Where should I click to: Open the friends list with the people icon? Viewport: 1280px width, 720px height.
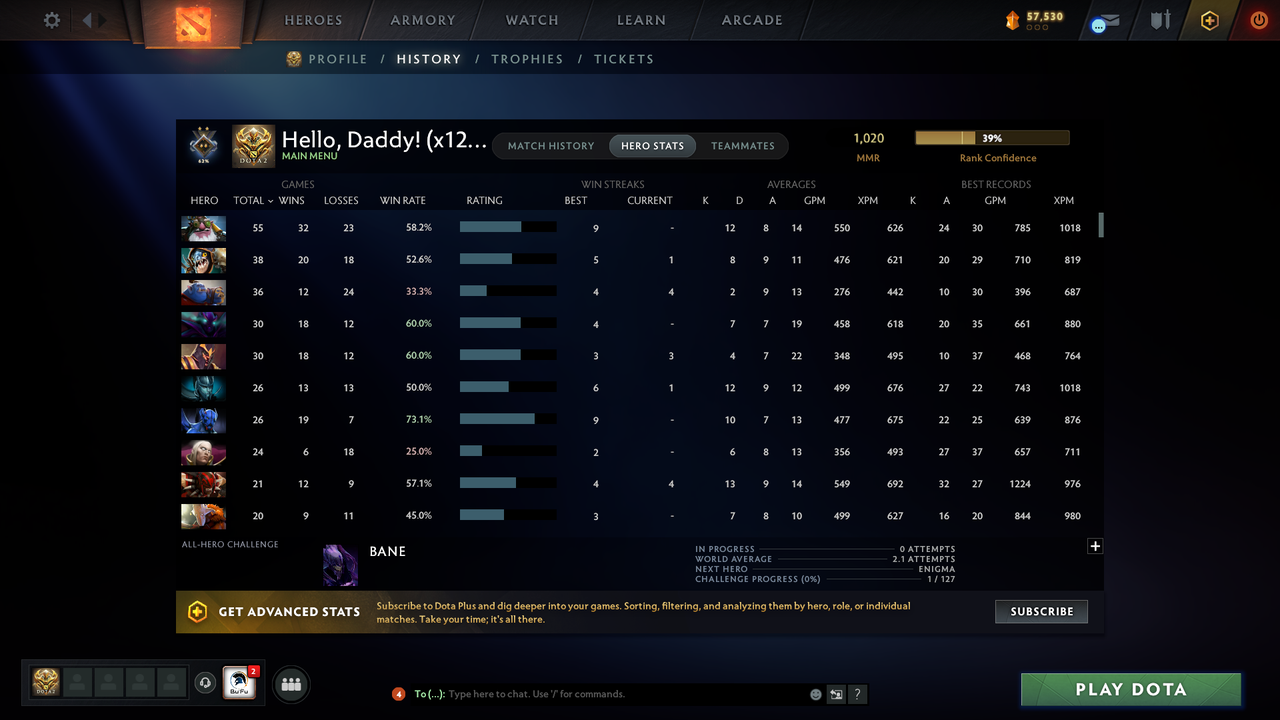pos(290,684)
